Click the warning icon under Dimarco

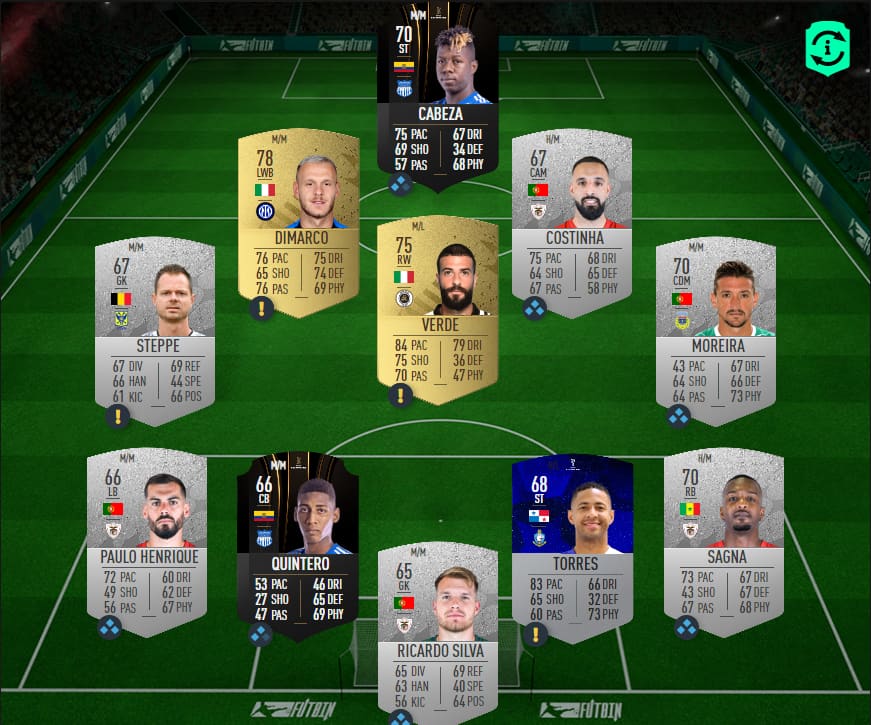point(262,309)
